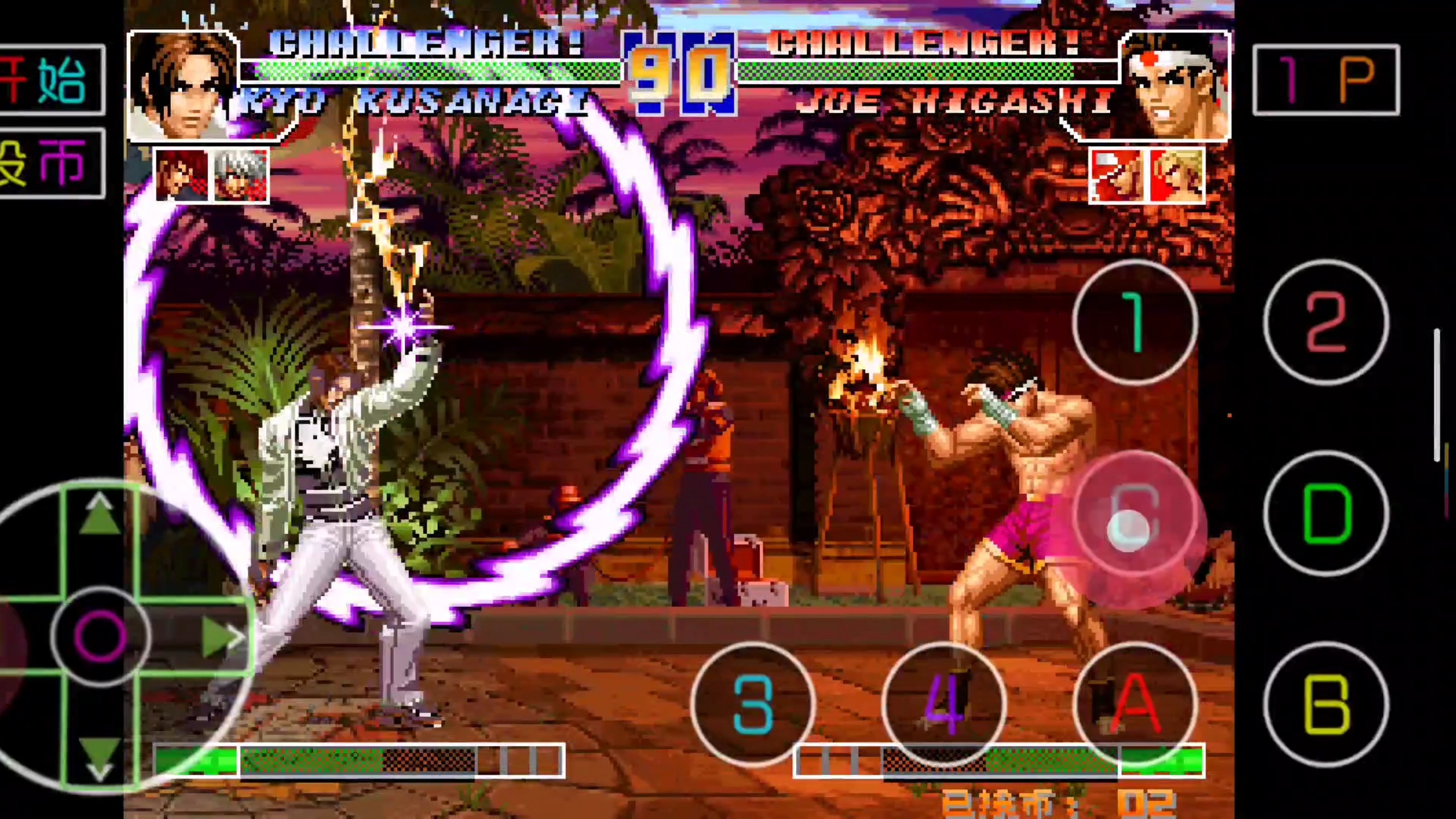Screen dimensions: 1456x819
Task: Tap the d-pad down arrow
Action: (x=100, y=756)
